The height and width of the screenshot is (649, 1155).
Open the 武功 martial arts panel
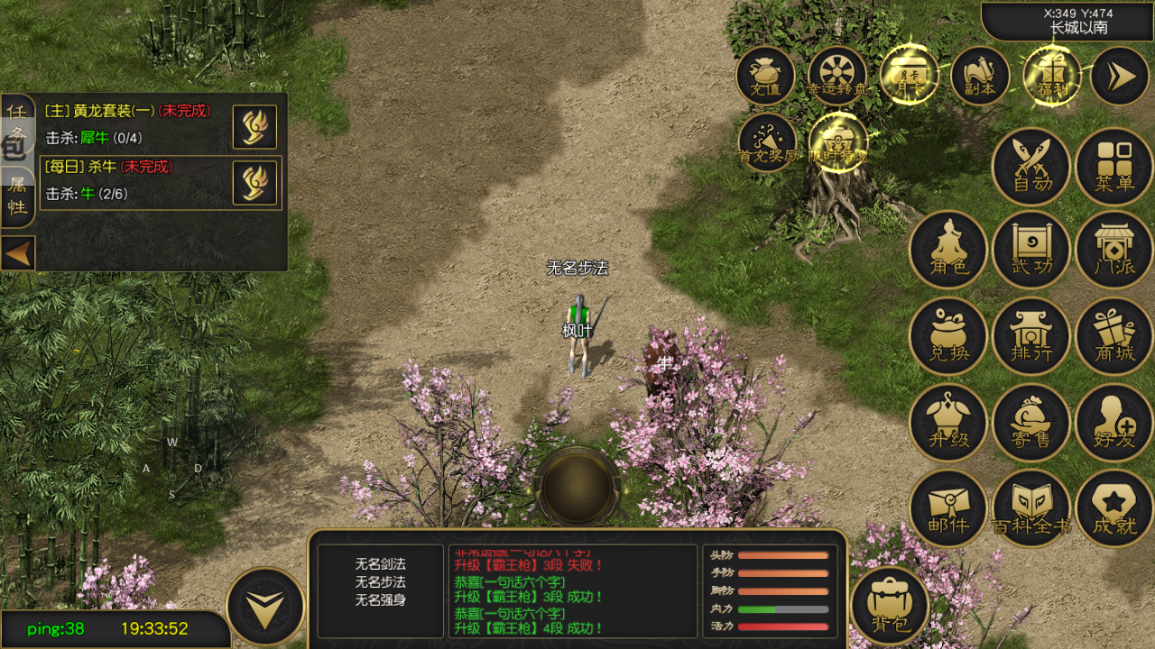[1032, 250]
